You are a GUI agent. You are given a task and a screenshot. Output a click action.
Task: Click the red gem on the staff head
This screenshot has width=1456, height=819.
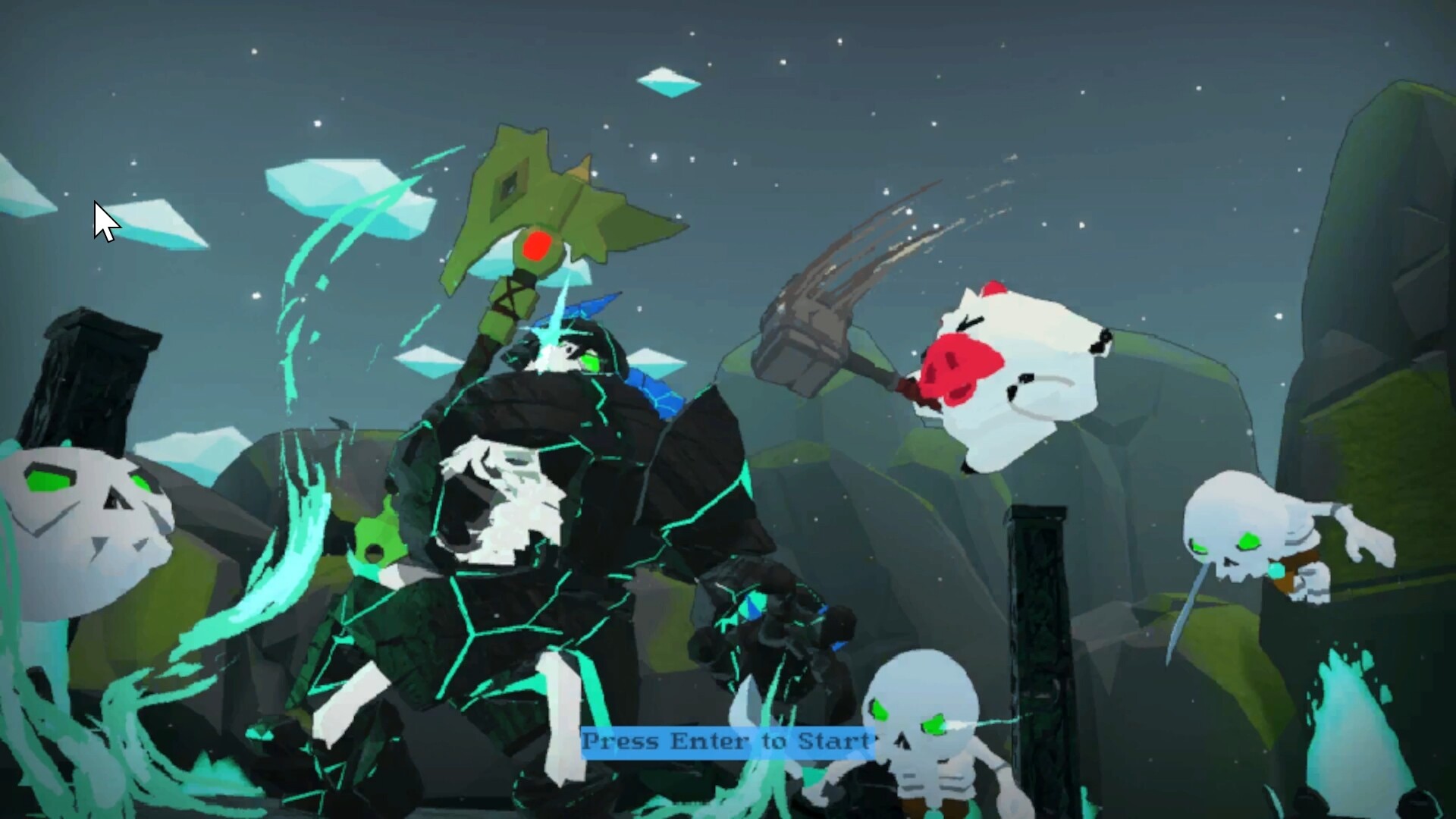point(535,246)
